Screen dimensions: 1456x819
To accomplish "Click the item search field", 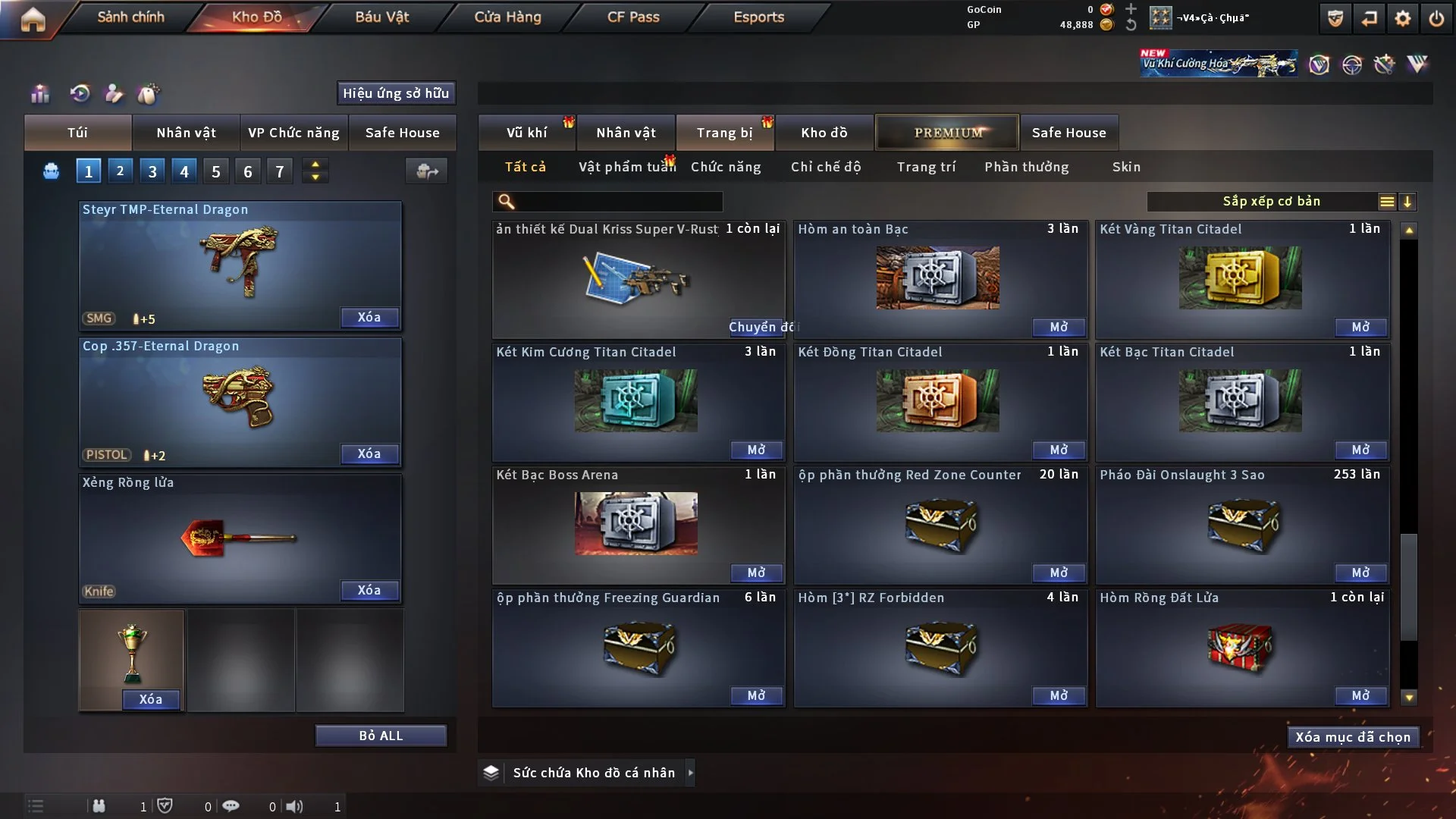I will (x=618, y=202).
